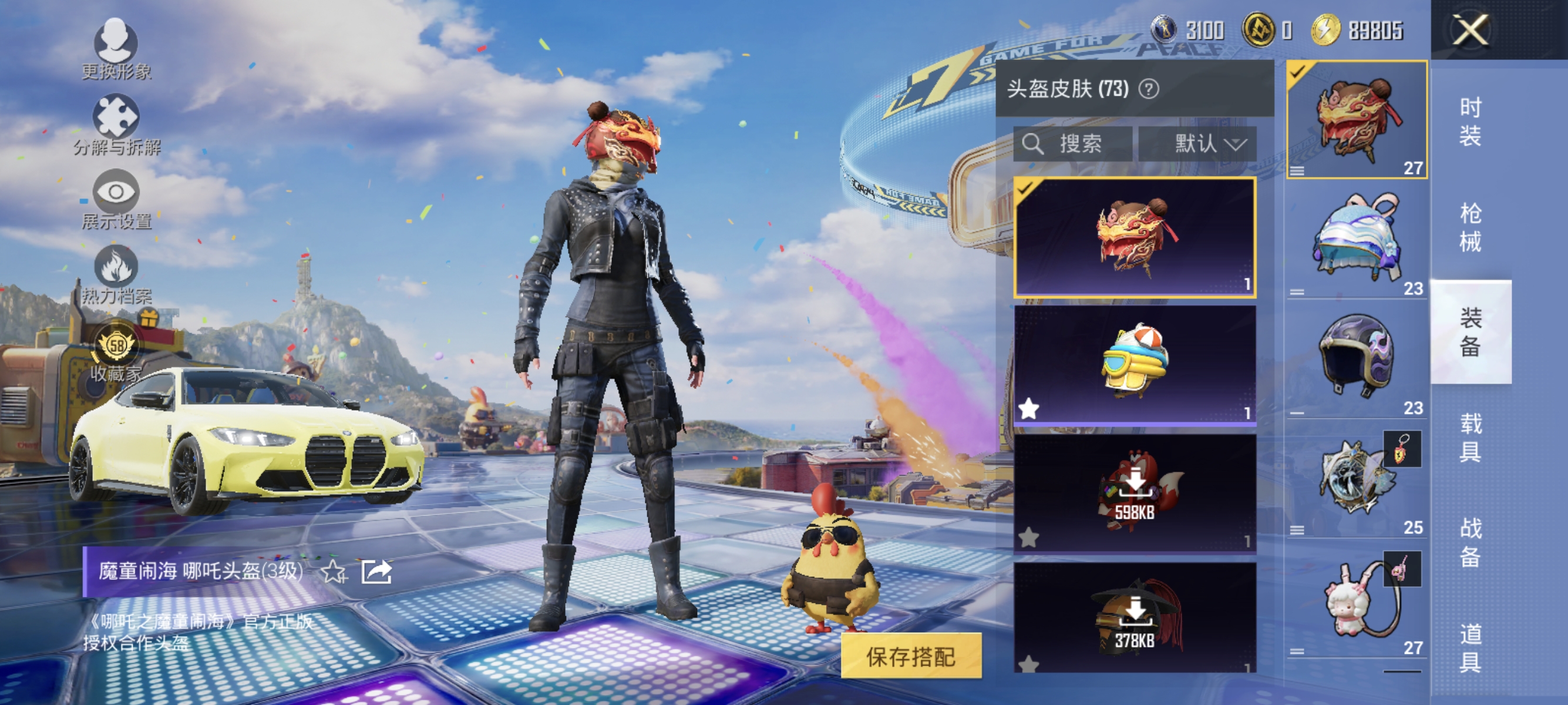Share the 哪吒头盔 via the share icon
1568x705 pixels.
point(376,573)
